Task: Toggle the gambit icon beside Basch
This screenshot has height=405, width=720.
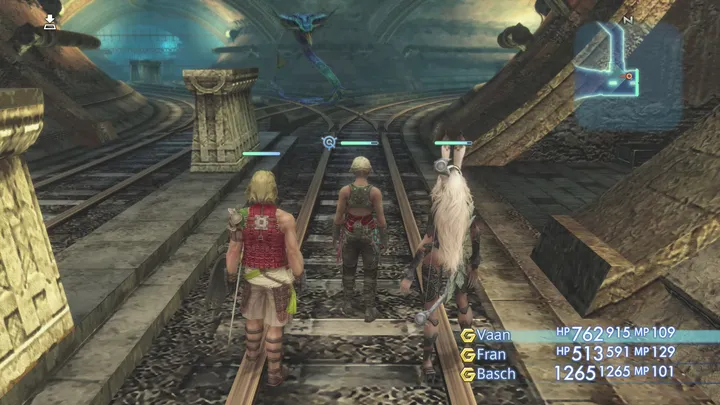Action: [x=467, y=374]
